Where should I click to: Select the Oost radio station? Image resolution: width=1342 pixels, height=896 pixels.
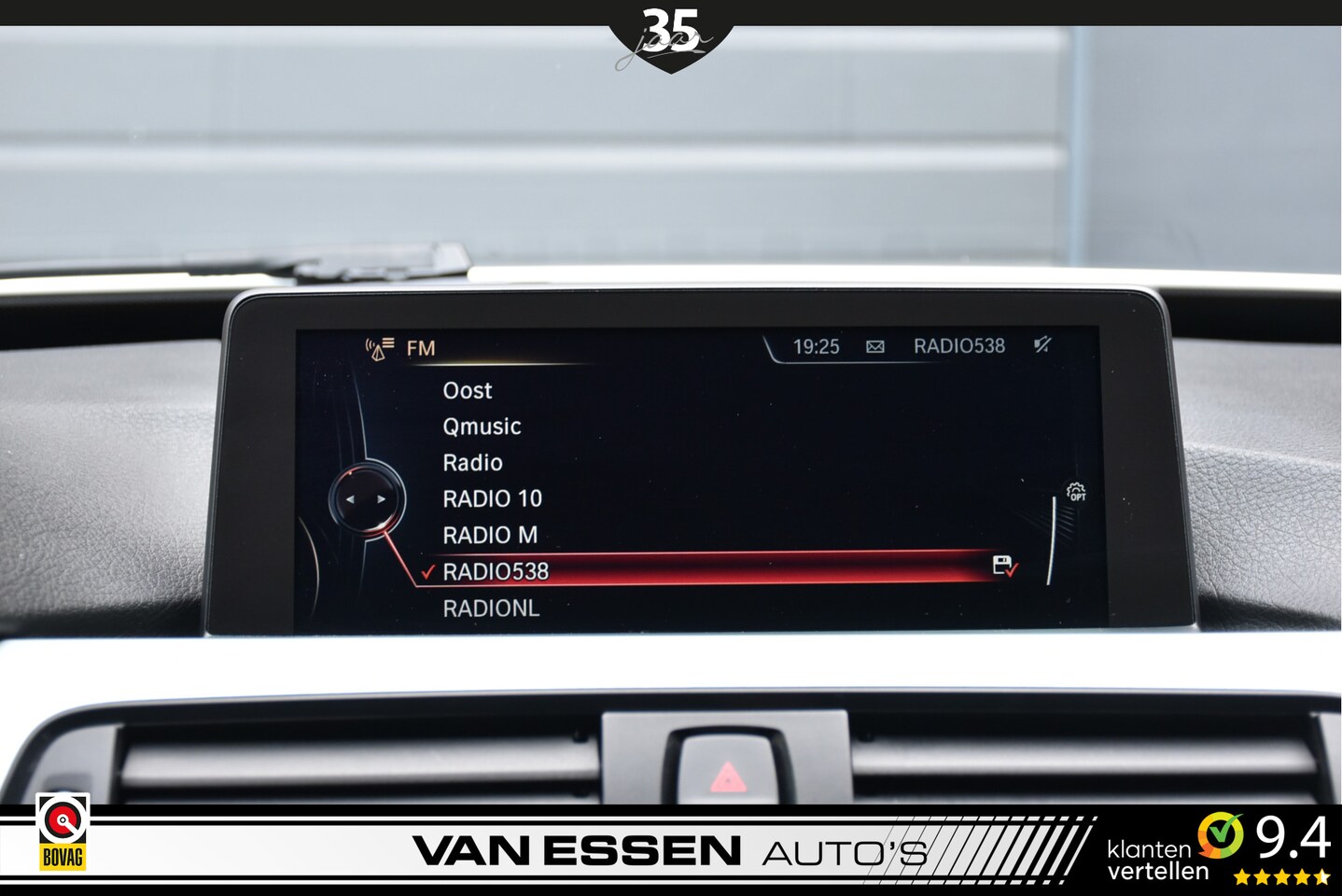467,391
